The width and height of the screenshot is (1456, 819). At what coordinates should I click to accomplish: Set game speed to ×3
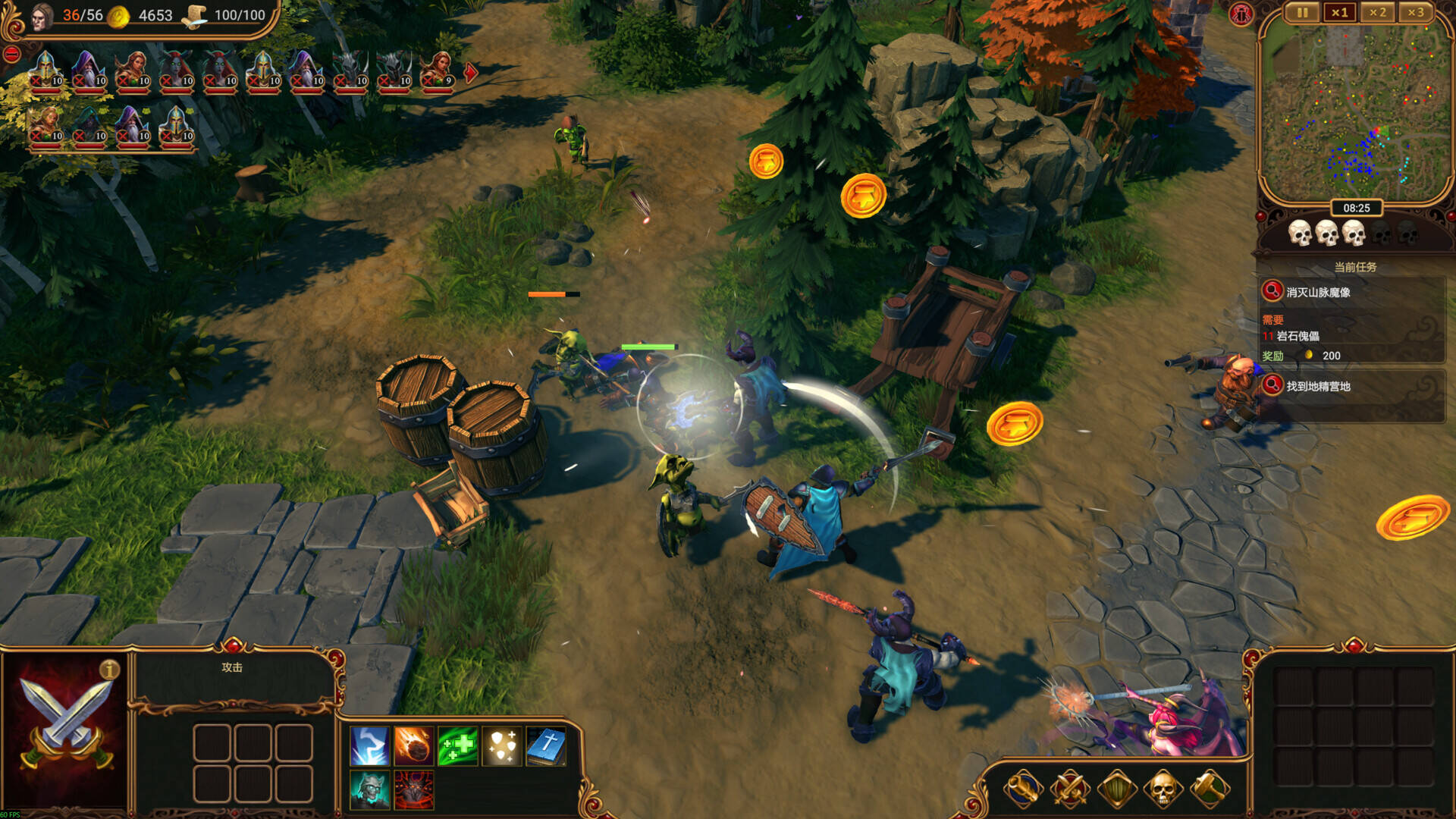click(1415, 13)
